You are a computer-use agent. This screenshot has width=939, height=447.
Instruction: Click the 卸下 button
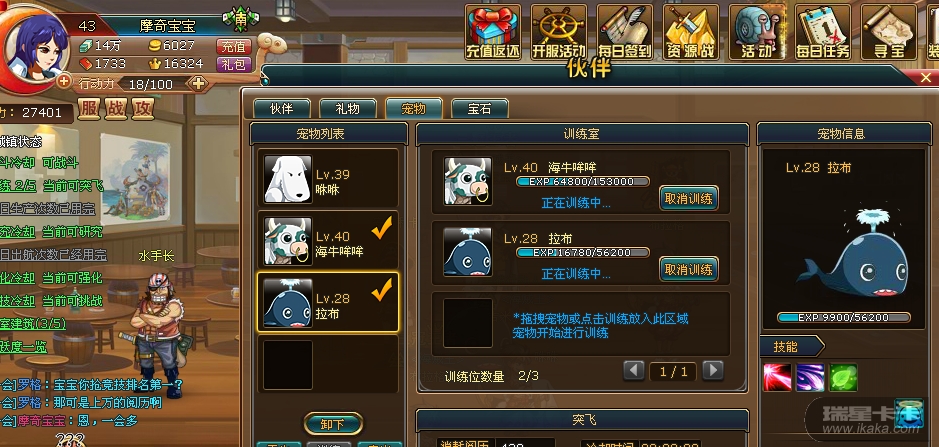click(x=331, y=425)
